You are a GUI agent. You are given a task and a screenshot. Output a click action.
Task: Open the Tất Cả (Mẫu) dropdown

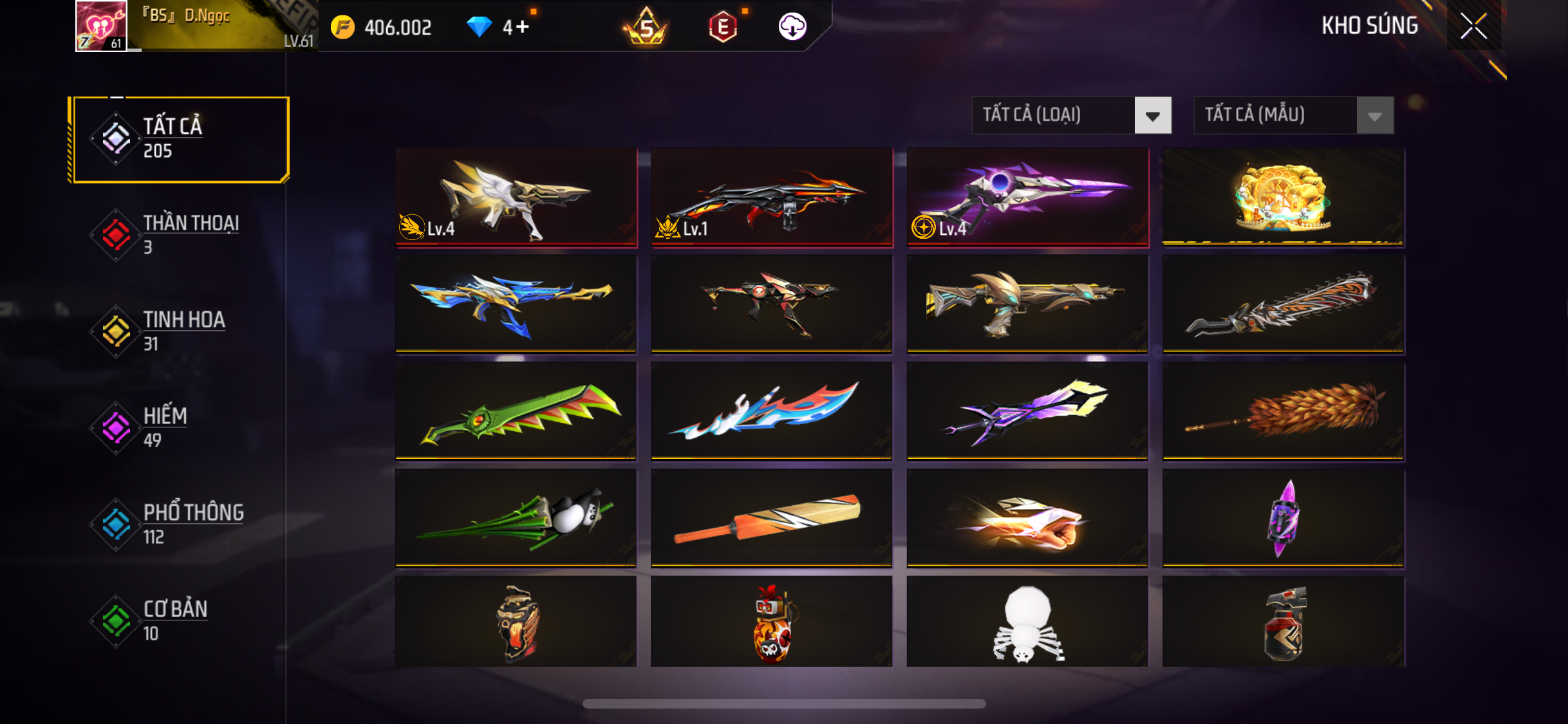pos(1293,115)
